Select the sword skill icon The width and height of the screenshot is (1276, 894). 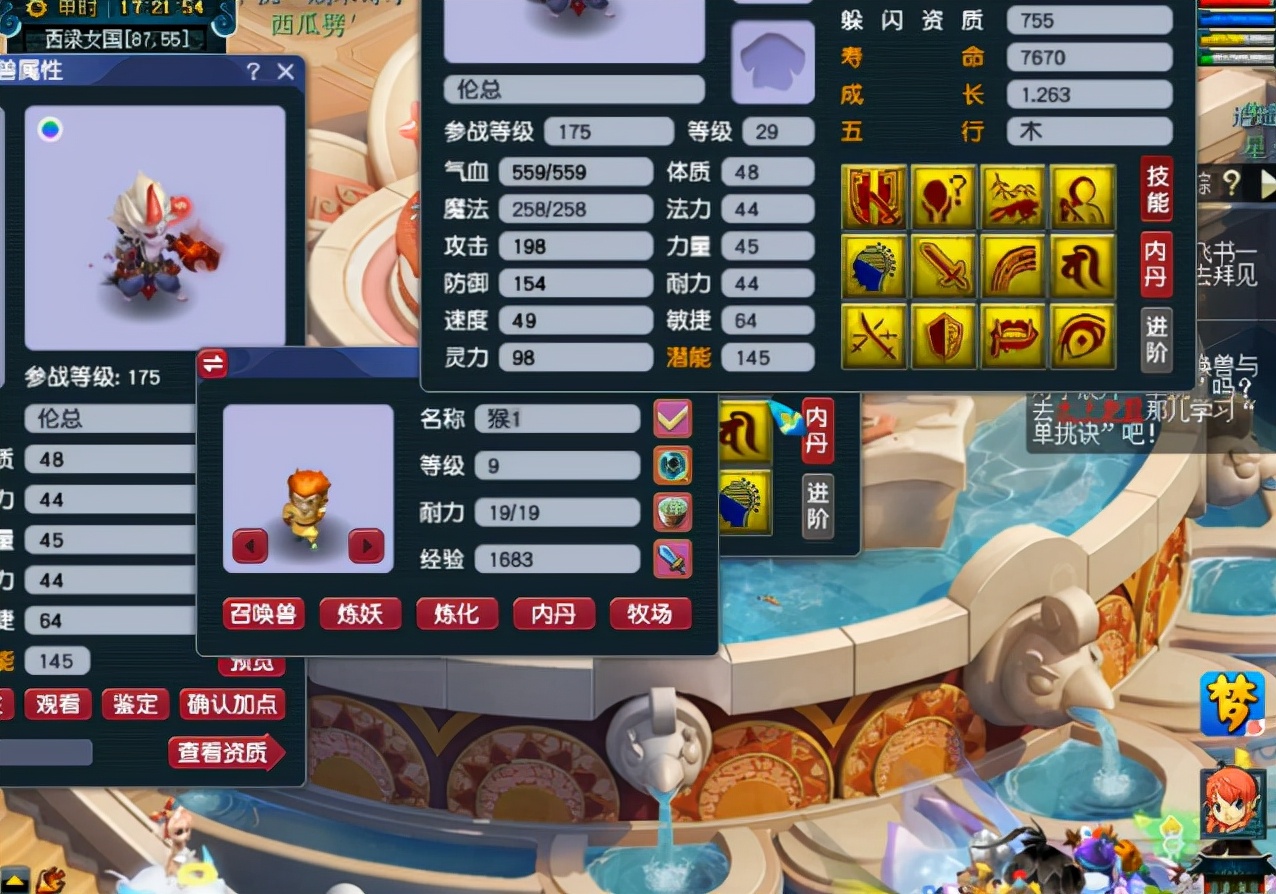tap(943, 267)
